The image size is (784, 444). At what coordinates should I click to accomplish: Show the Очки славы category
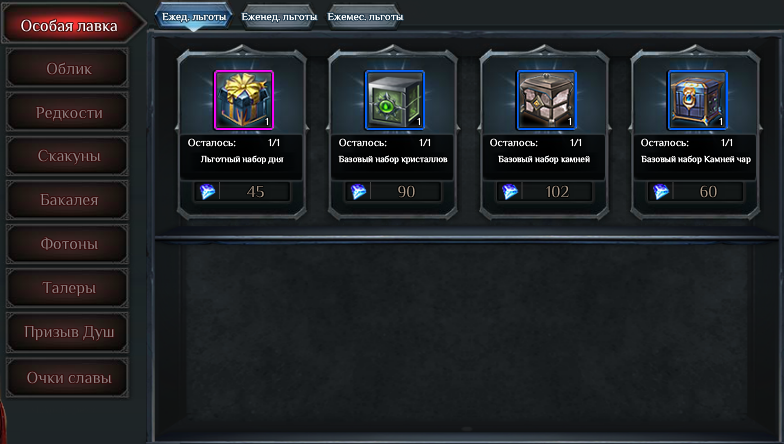pos(68,379)
